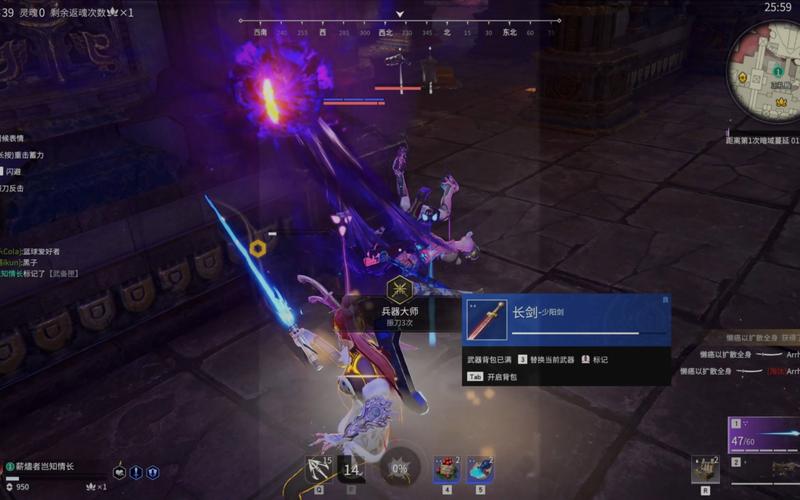Select the slot showing number 14

352,468
